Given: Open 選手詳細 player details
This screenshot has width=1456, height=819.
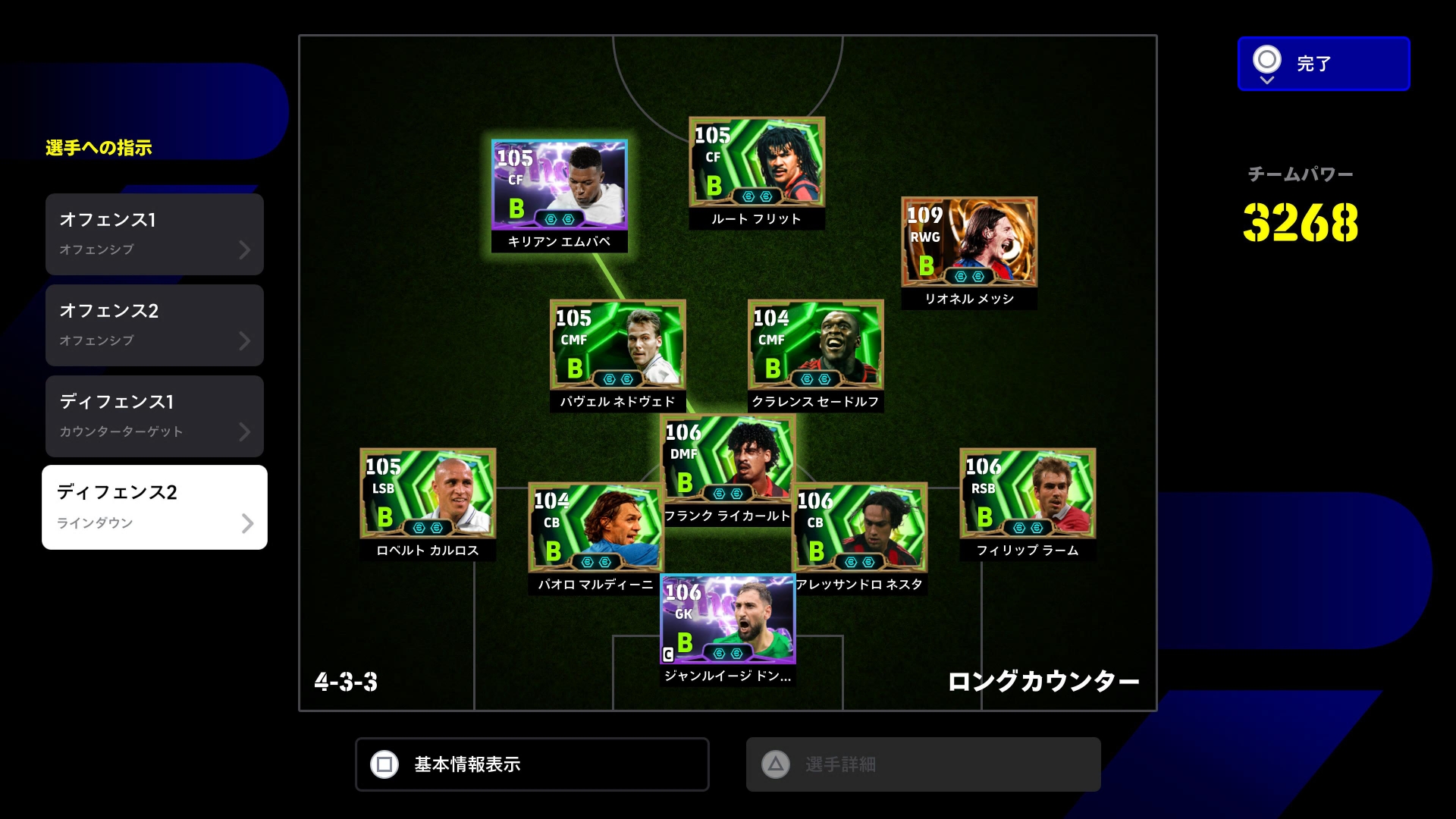Looking at the screenshot, I should (923, 764).
